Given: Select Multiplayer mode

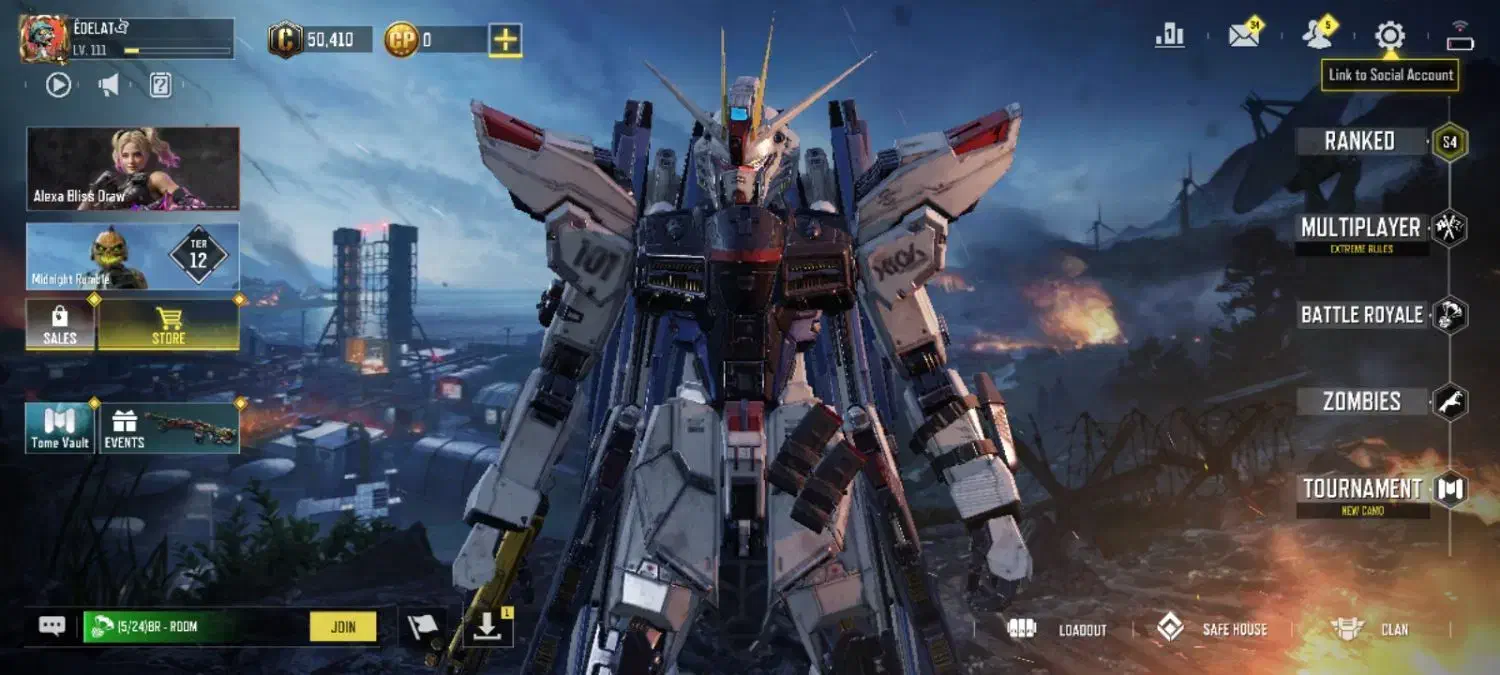Looking at the screenshot, I should pyautogui.click(x=1360, y=228).
